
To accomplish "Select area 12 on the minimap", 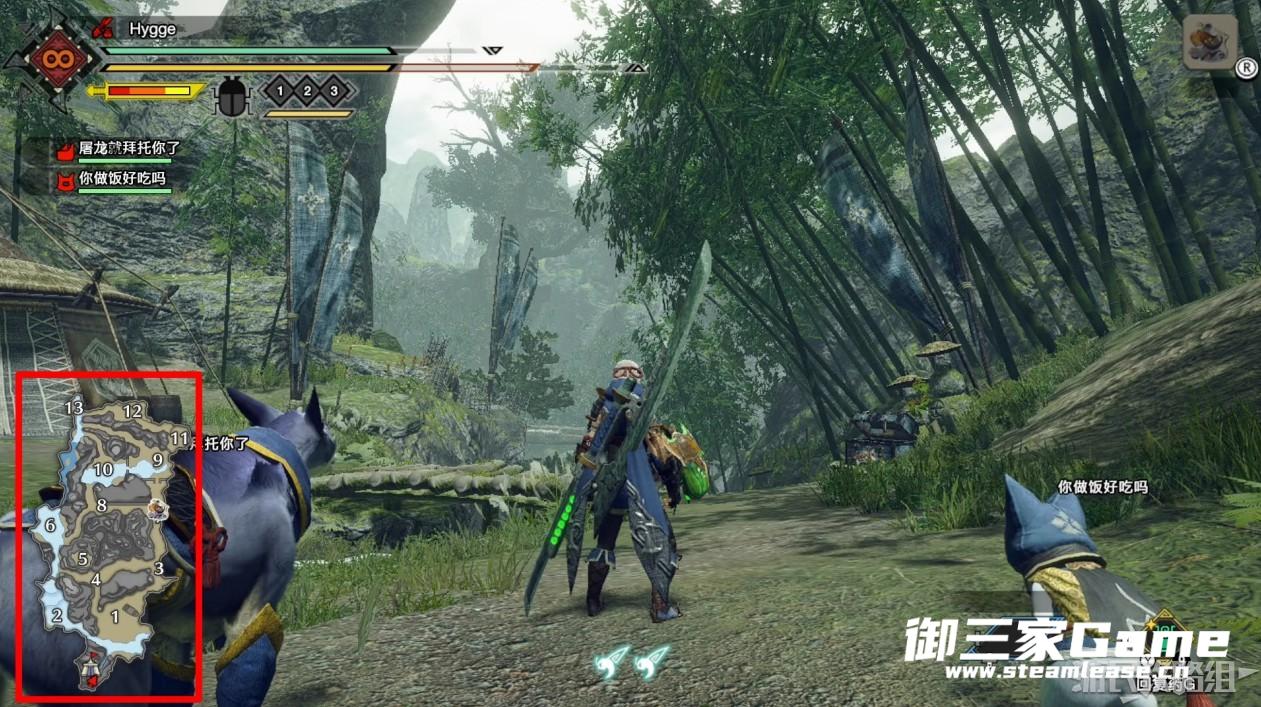I will coord(132,411).
